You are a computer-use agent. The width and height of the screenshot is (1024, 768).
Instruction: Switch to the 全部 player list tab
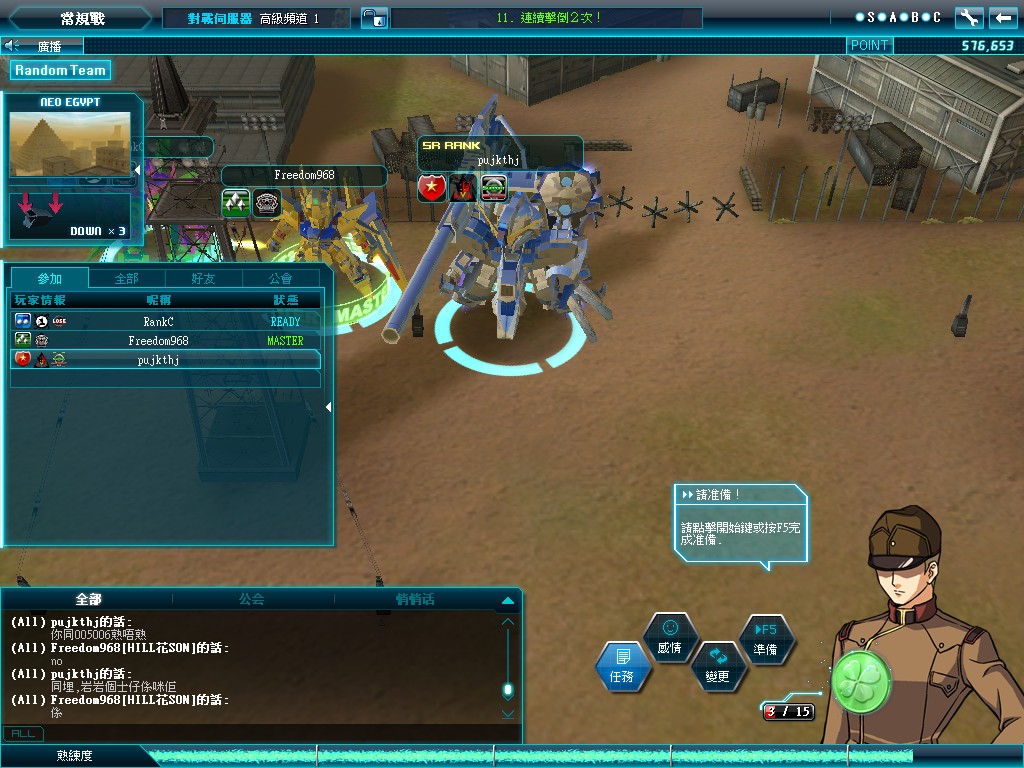pos(127,278)
